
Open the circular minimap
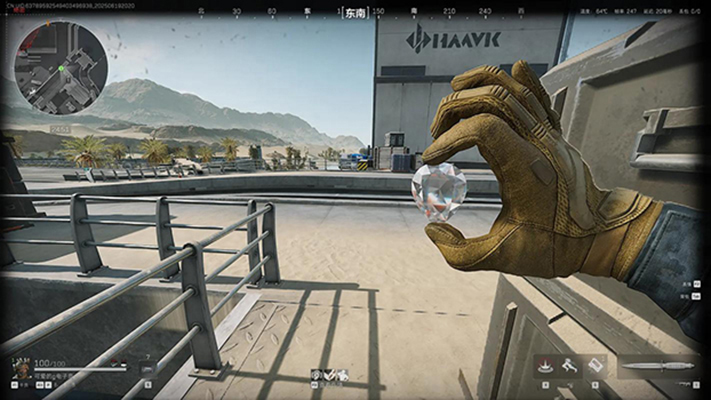coord(61,68)
